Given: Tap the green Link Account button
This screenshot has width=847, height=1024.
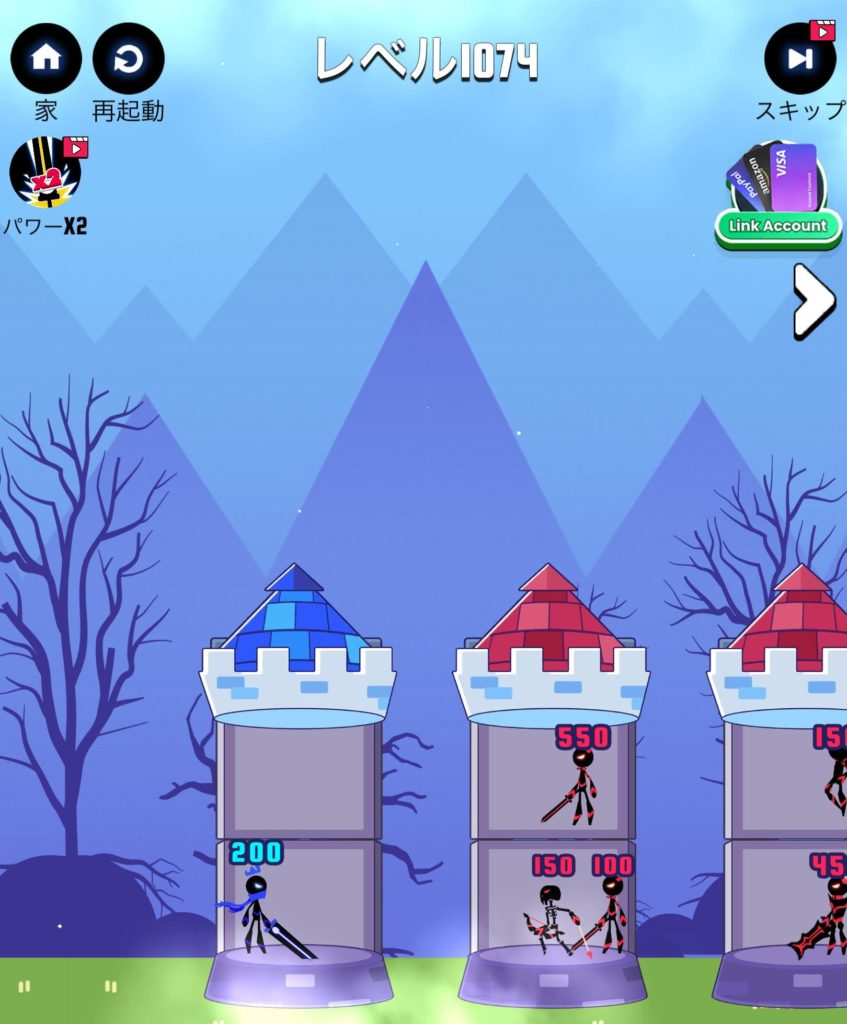Looking at the screenshot, I should pyautogui.click(x=778, y=226).
